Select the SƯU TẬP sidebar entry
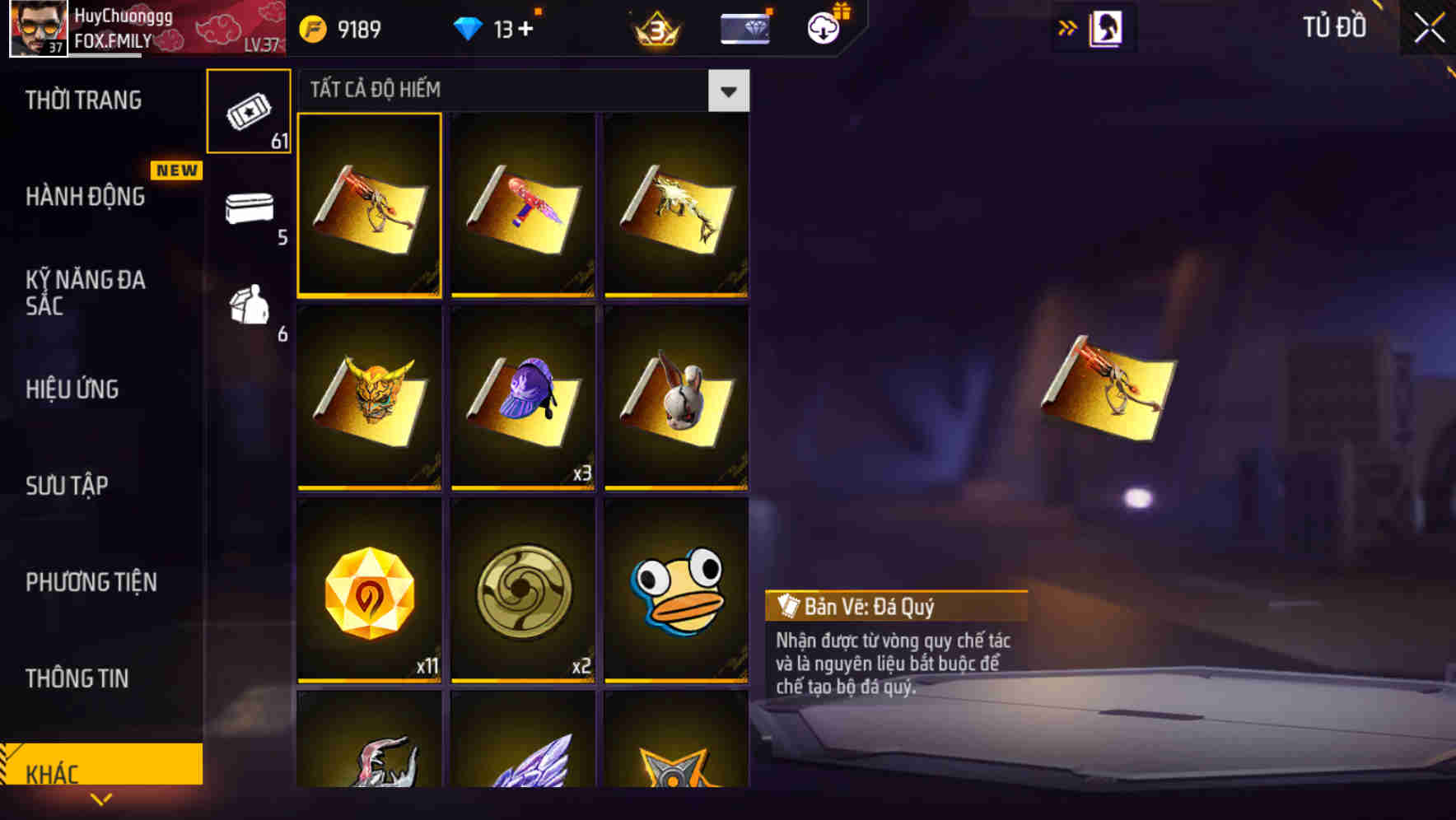 coord(66,486)
